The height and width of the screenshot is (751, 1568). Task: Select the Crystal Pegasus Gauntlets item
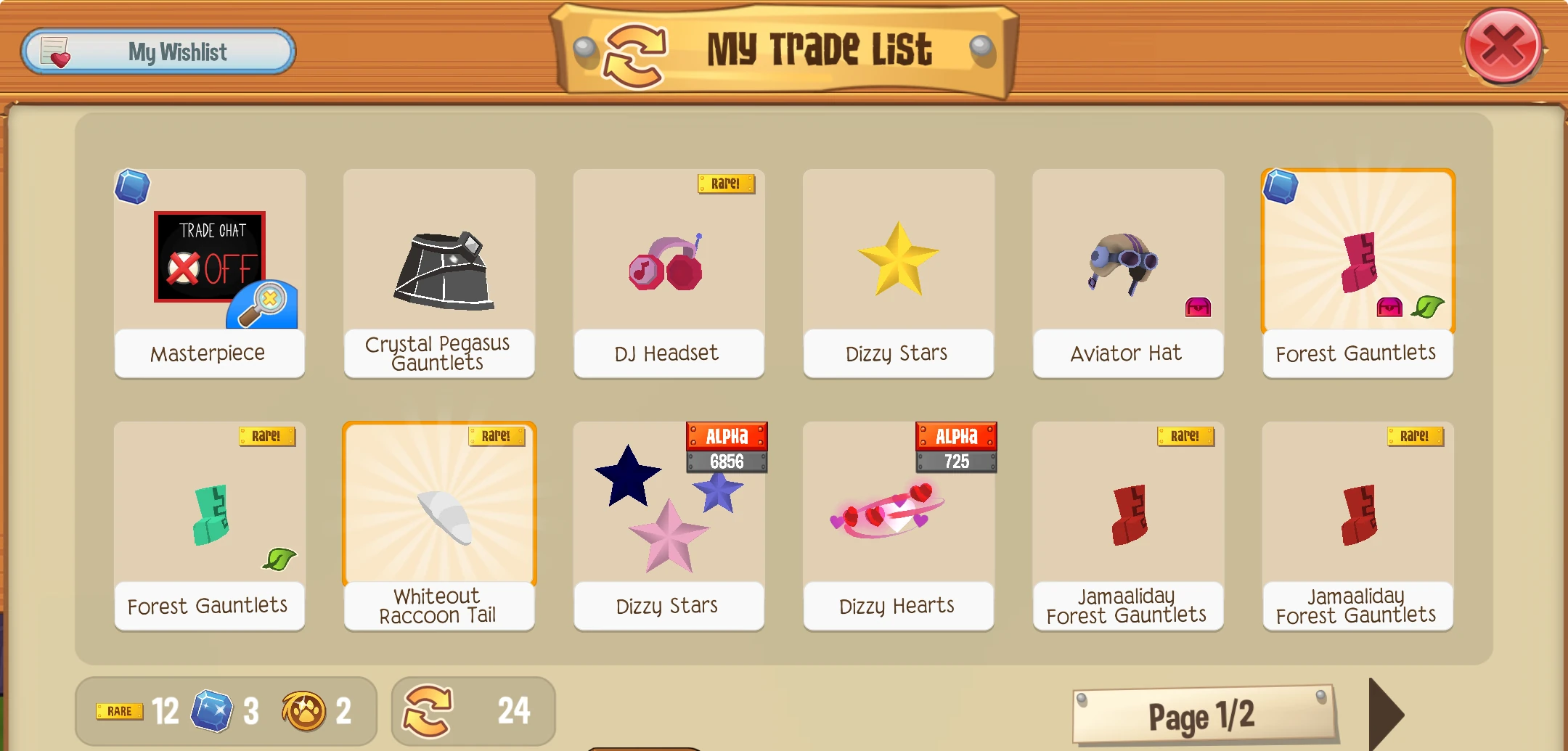438,268
